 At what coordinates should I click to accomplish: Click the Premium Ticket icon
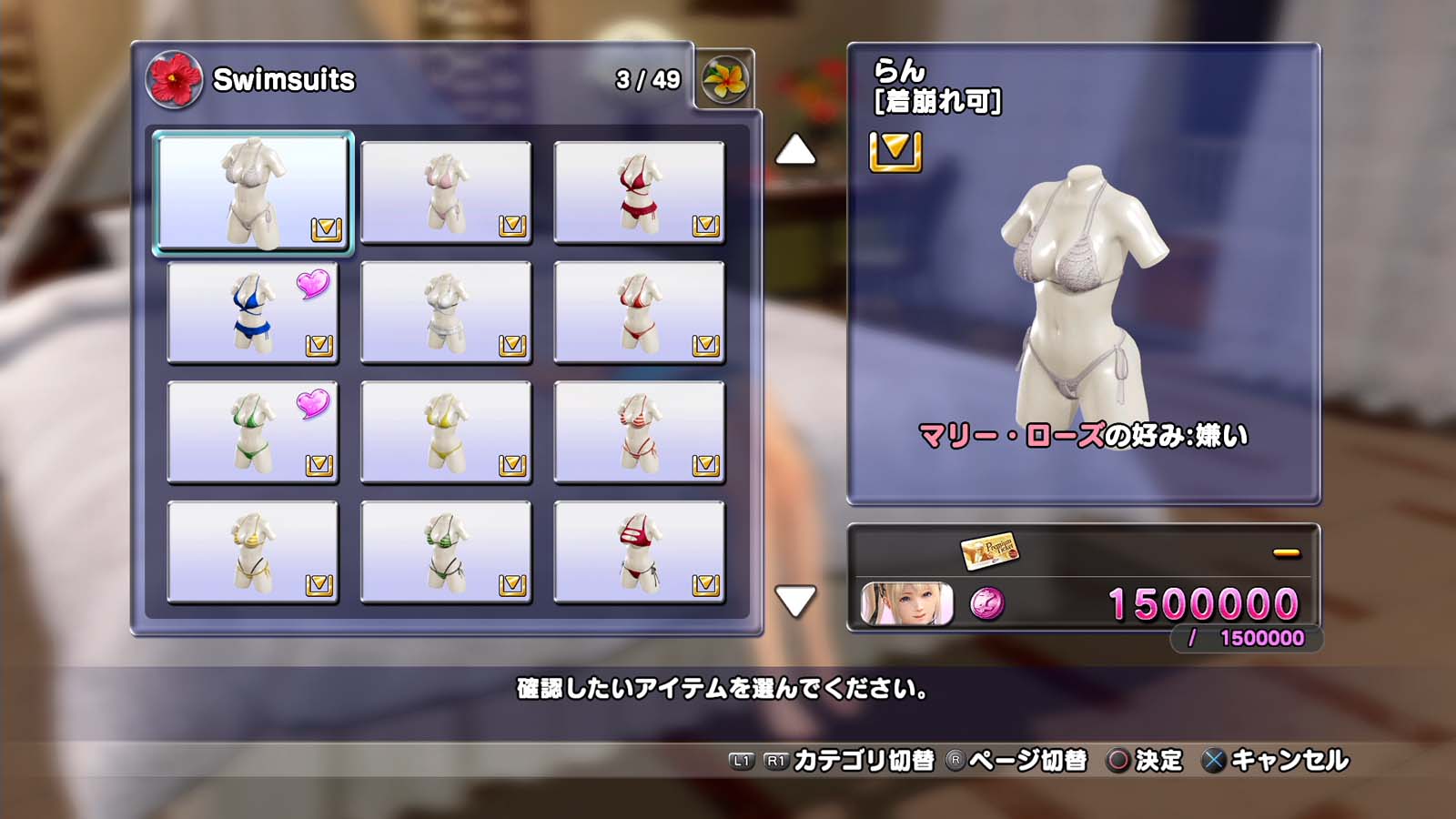click(990, 550)
